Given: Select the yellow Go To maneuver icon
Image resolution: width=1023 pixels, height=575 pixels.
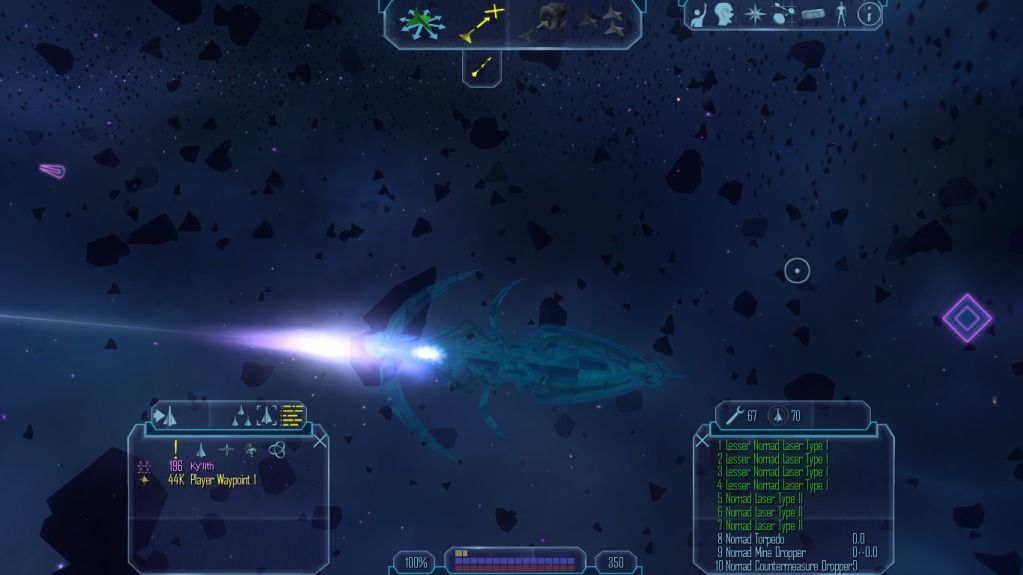Looking at the screenshot, I should pyautogui.click(x=482, y=23).
